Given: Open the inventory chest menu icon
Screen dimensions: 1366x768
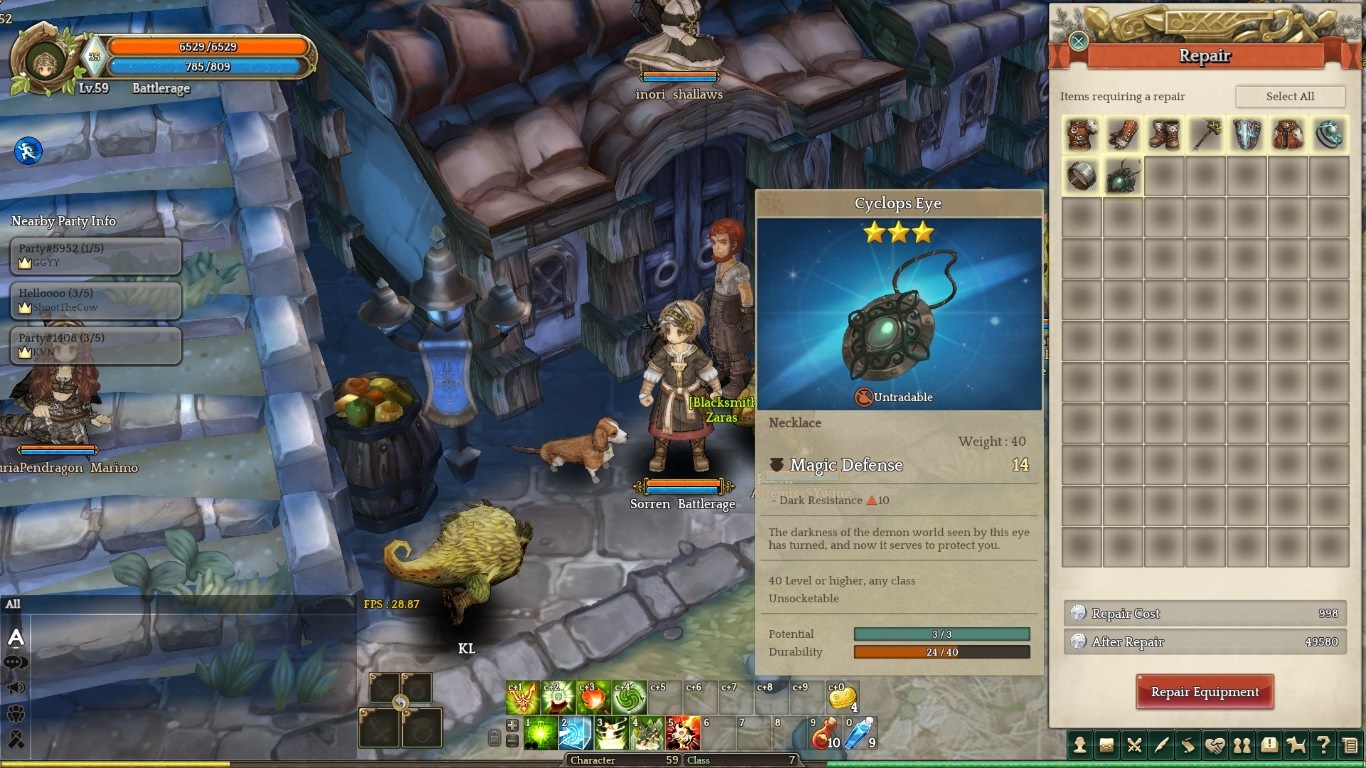Looking at the screenshot, I should pos(1107,745).
